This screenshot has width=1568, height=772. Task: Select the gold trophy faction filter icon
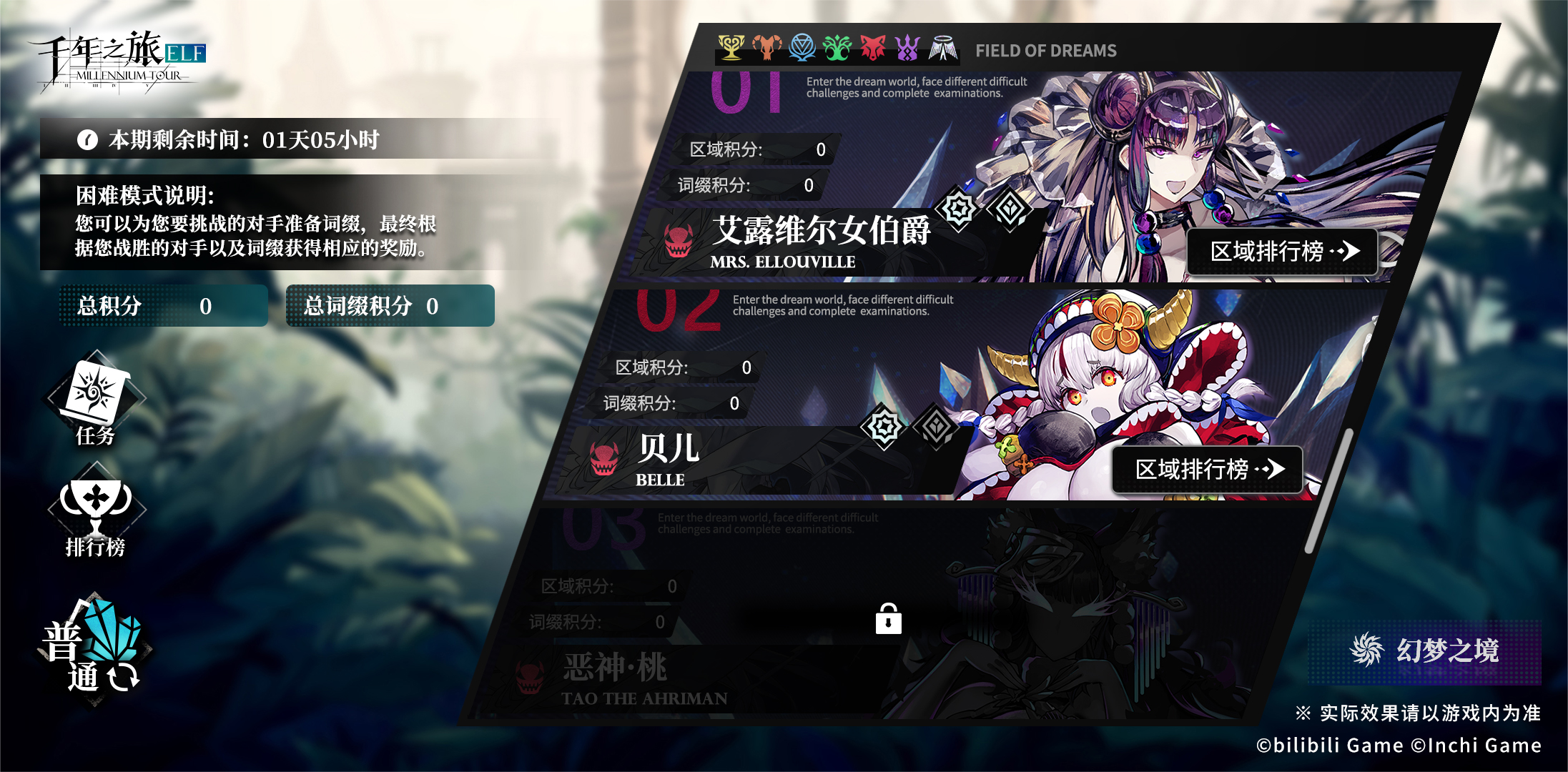coord(731,49)
